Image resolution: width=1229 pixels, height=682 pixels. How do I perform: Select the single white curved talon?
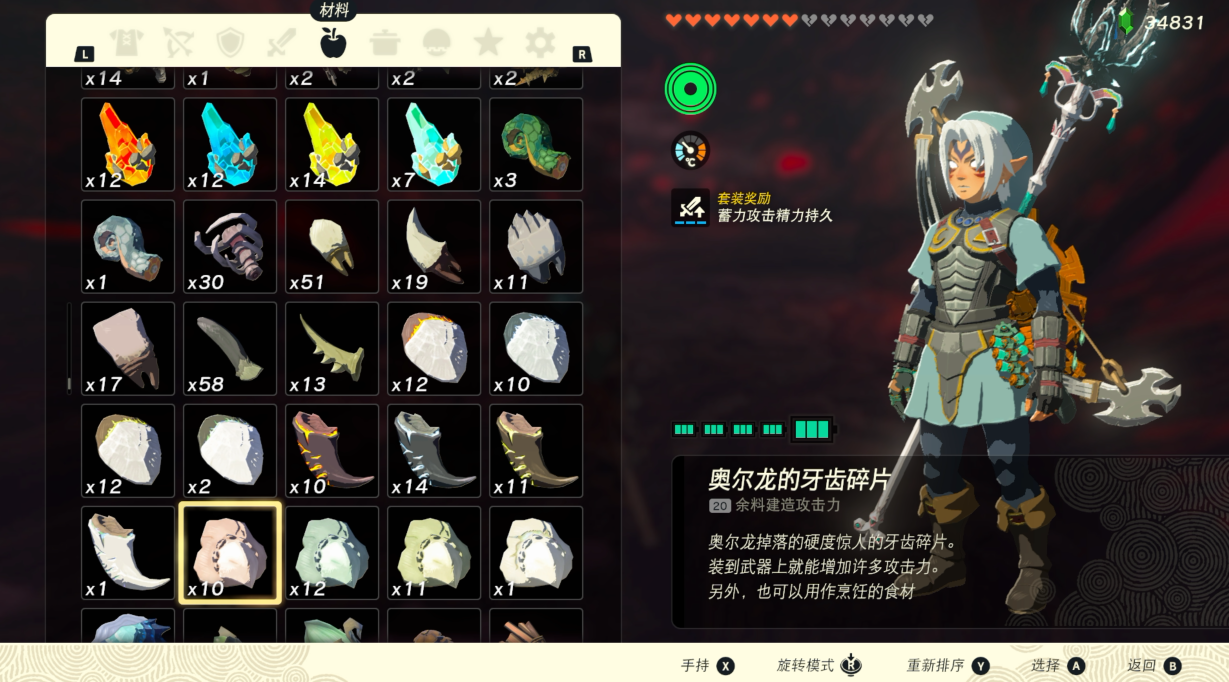click(128, 553)
